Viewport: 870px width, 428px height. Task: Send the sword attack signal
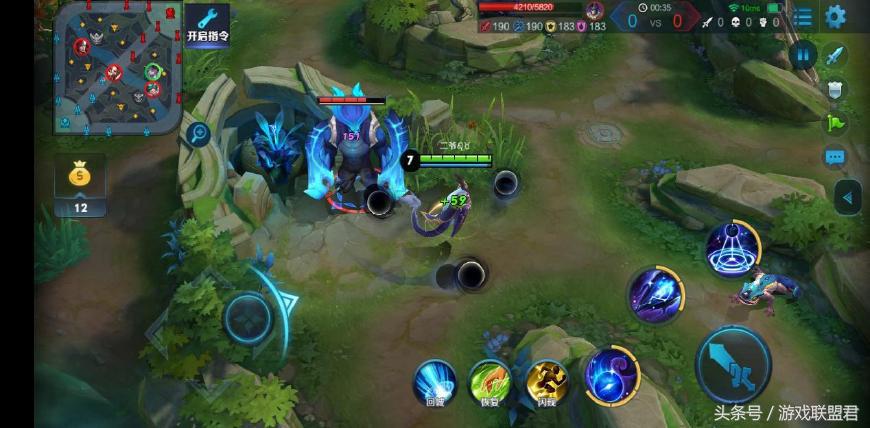[x=836, y=55]
